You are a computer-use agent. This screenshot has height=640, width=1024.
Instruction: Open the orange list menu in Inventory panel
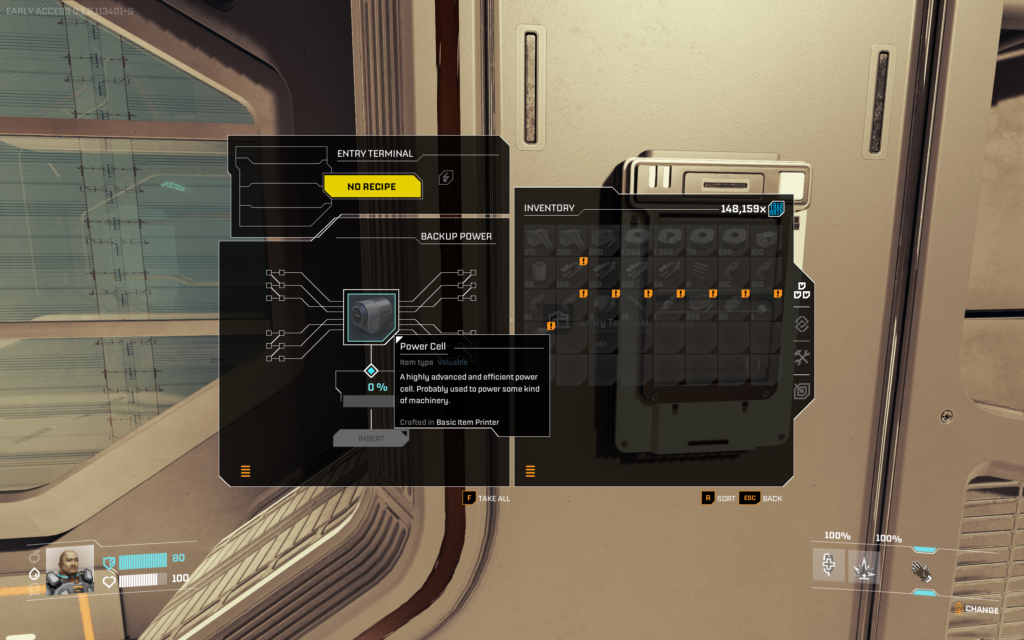coord(530,471)
